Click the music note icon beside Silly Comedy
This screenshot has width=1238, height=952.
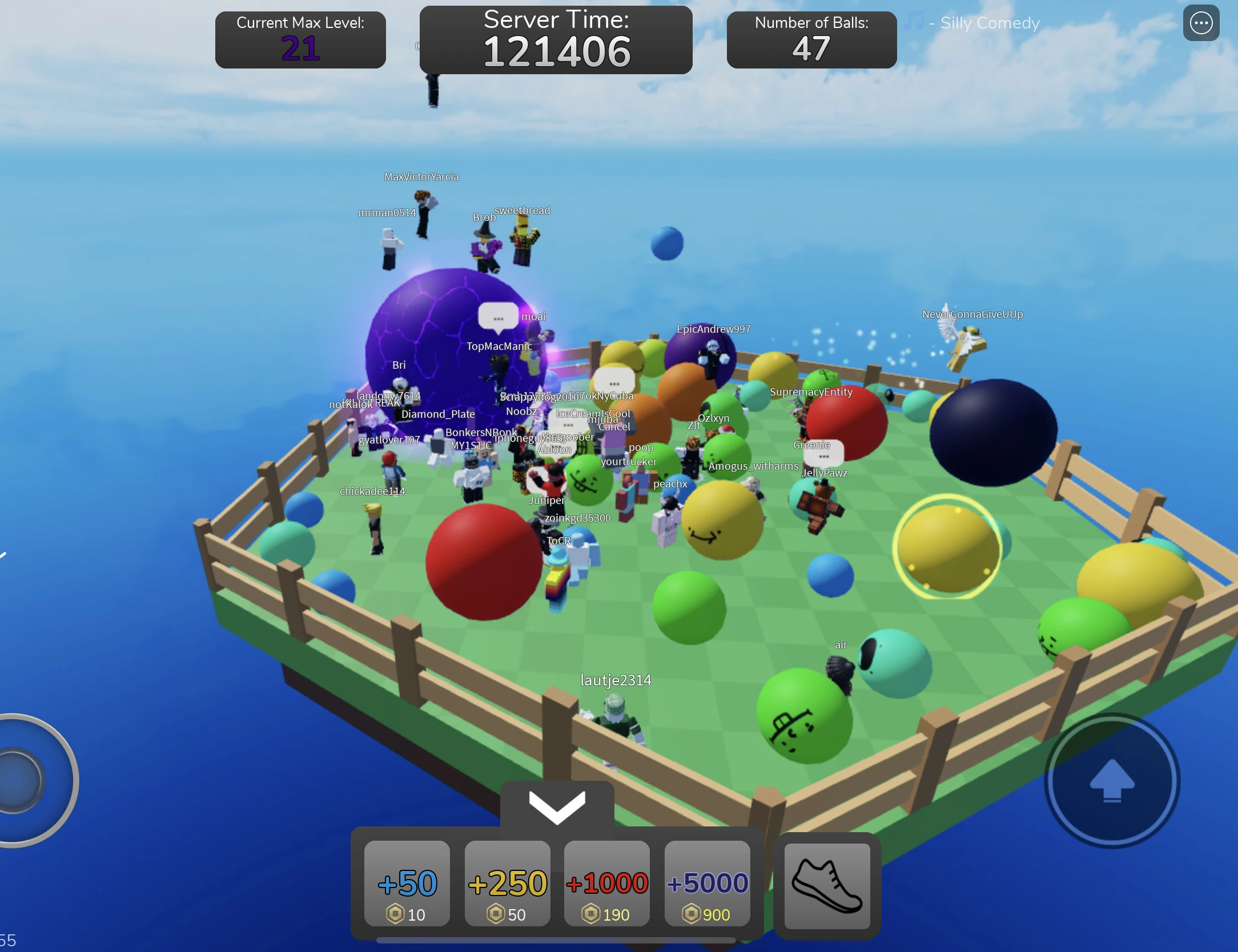pyautogui.click(x=914, y=22)
